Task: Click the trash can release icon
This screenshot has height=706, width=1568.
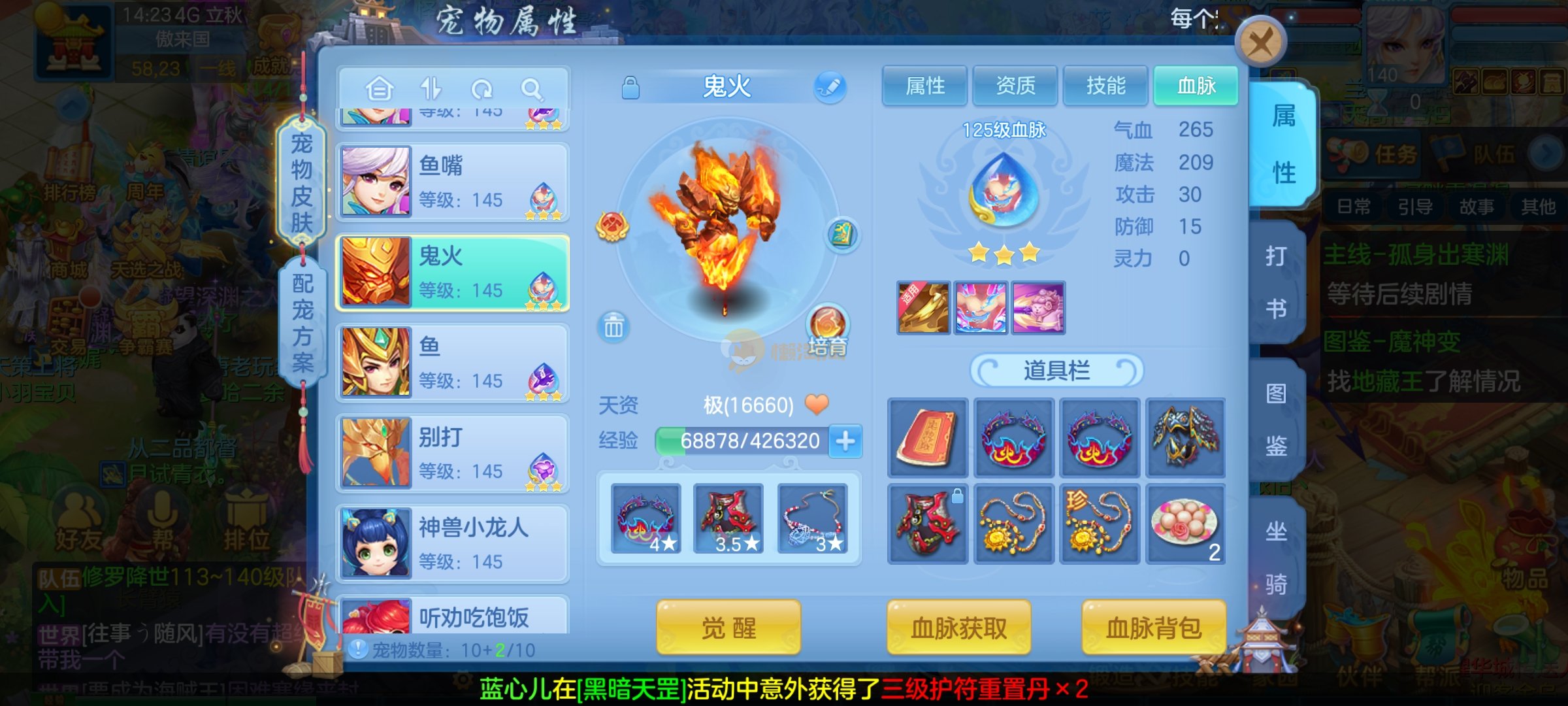Action: pos(613,326)
